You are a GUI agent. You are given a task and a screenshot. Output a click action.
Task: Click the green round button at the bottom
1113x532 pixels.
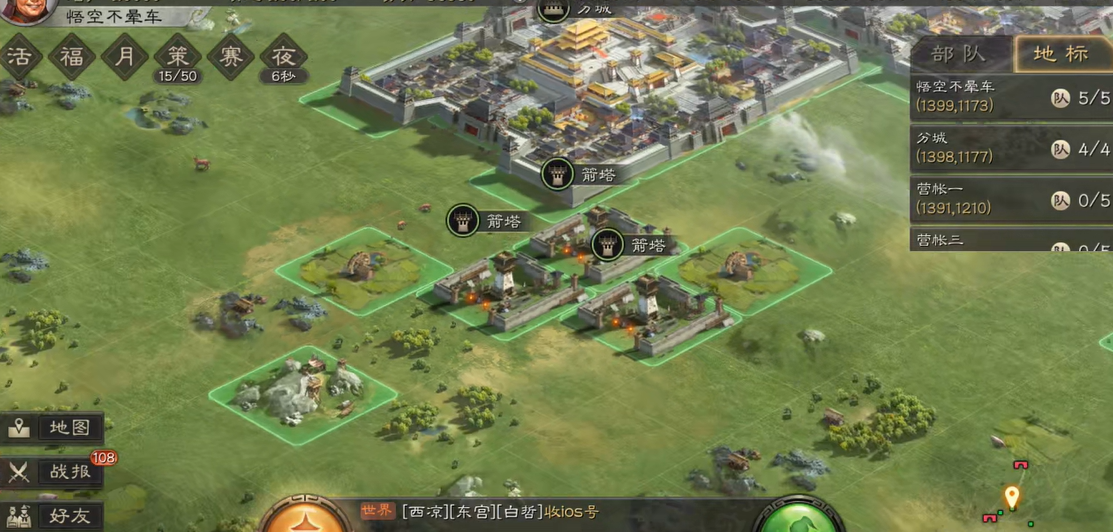[x=800, y=518]
